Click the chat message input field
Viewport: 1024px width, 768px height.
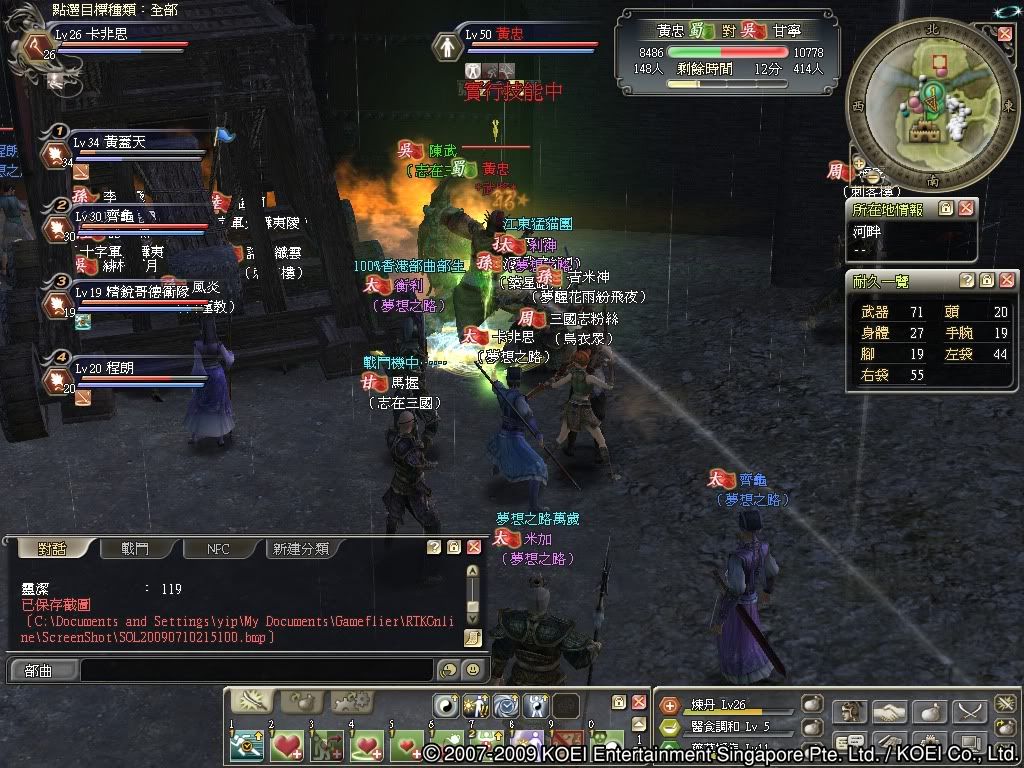(255, 670)
